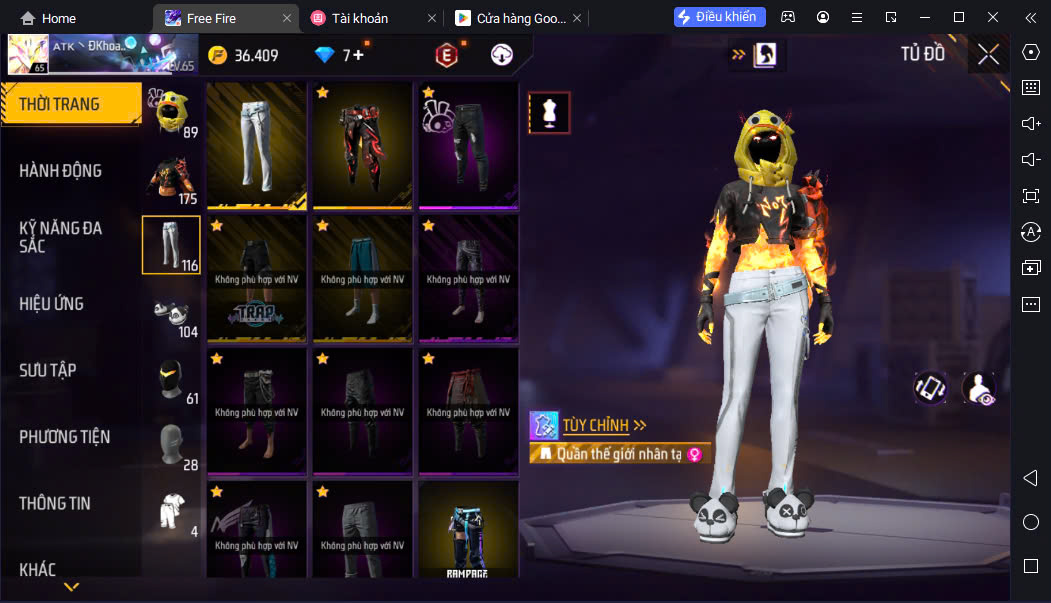Pick the Rampage pants item
This screenshot has width=1051, height=603.
[469, 530]
